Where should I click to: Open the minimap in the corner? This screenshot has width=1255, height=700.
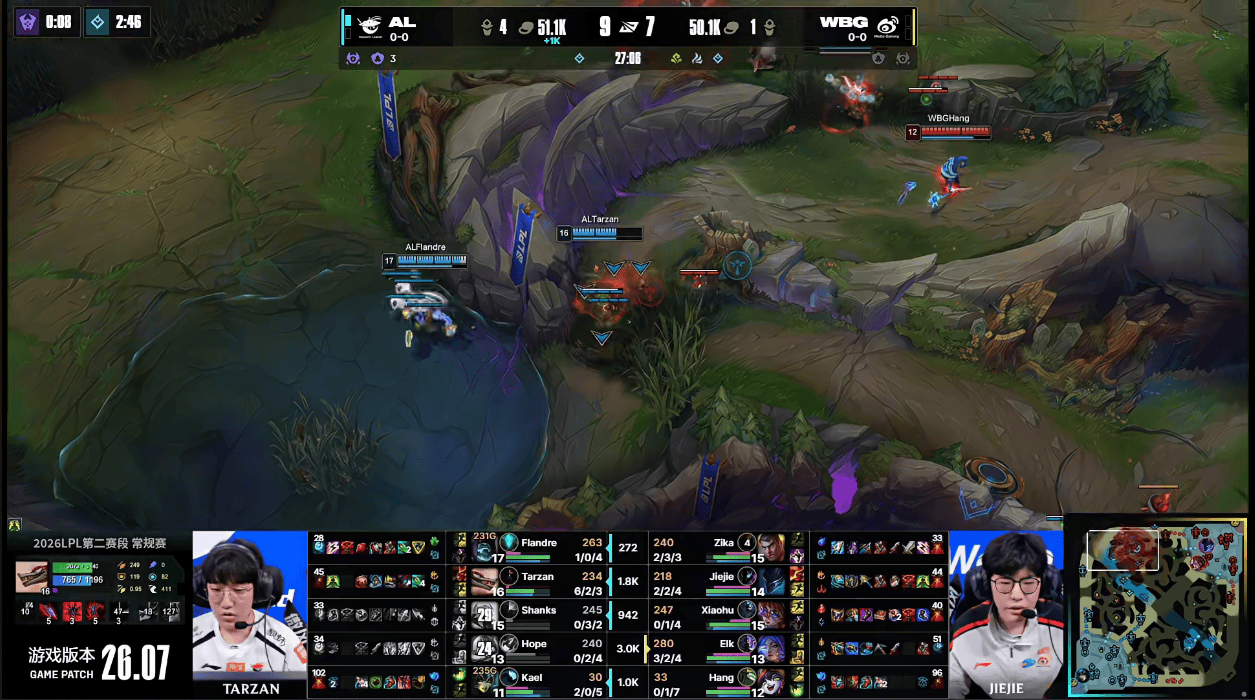point(1158,605)
